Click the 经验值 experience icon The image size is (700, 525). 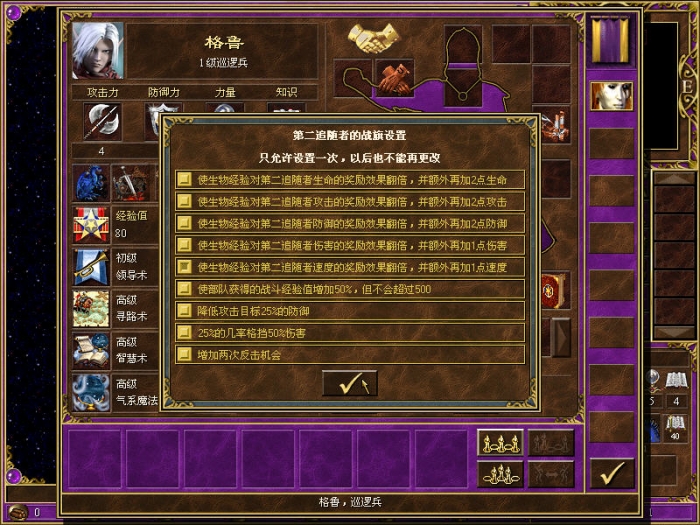coord(91,224)
